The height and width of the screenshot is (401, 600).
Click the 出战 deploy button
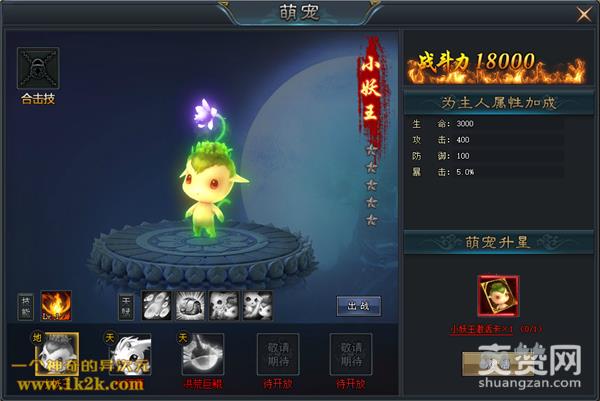pyautogui.click(x=357, y=306)
